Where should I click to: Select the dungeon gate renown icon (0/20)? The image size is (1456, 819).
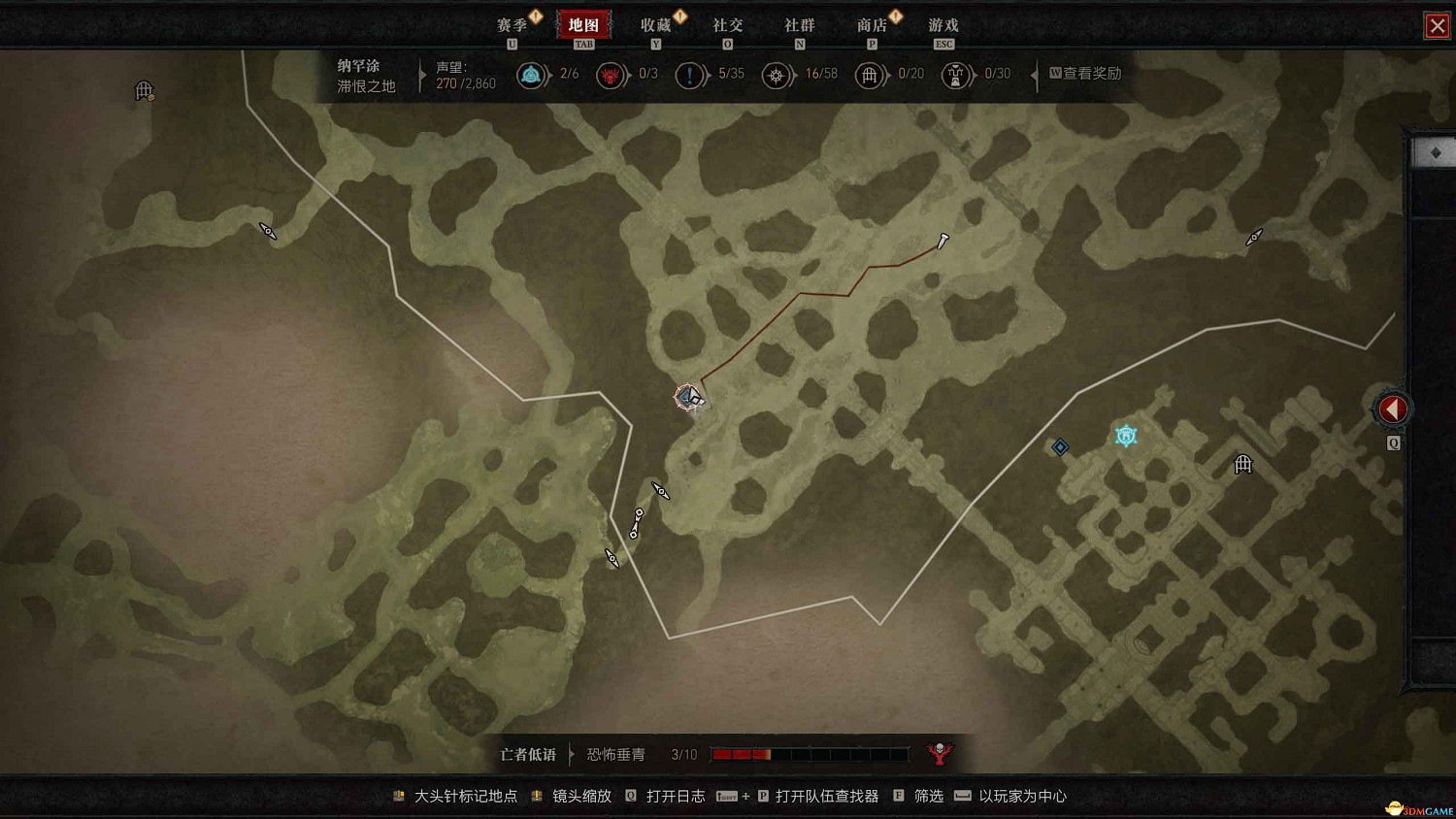pos(870,74)
